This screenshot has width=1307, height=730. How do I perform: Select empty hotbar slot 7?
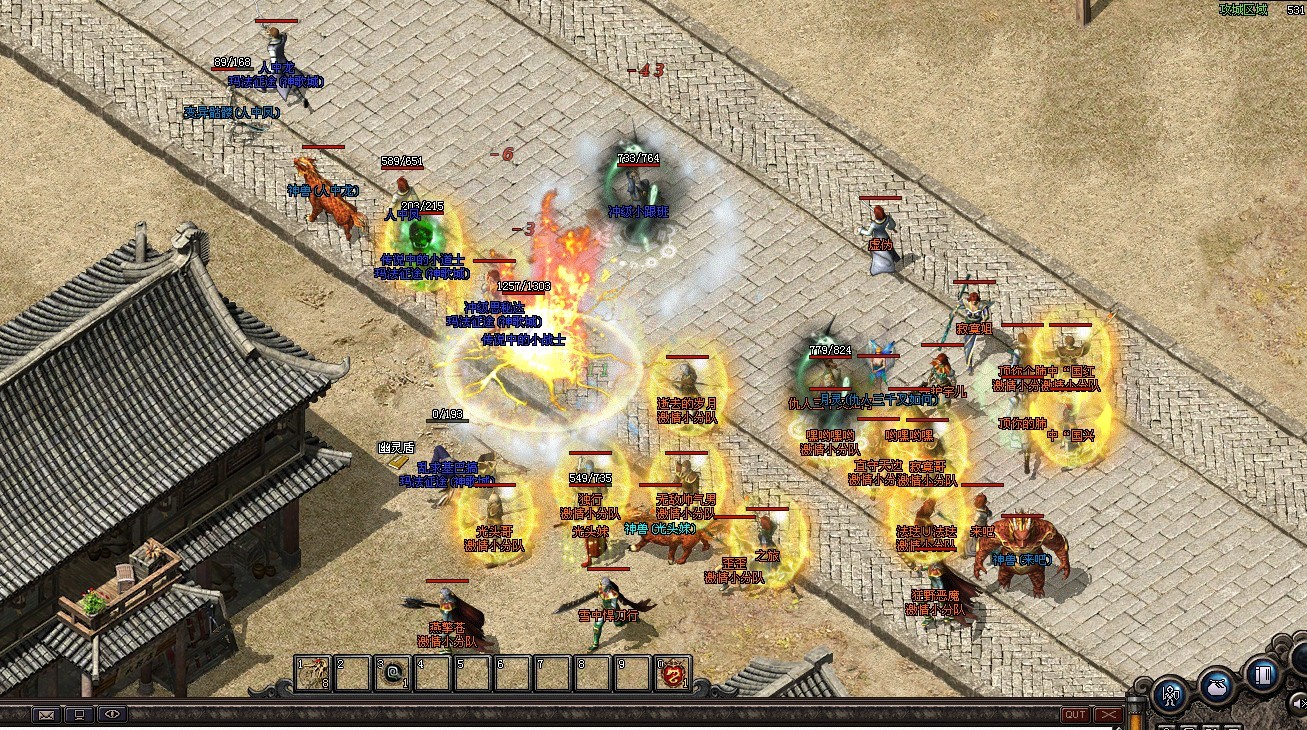tap(555, 672)
